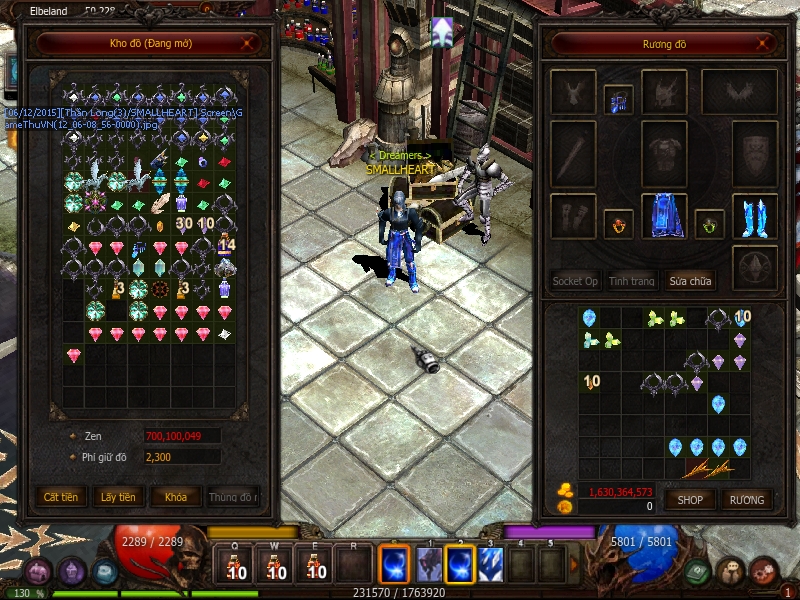
Task: Activate the highlighted skill in slot 2
Action: [460, 565]
